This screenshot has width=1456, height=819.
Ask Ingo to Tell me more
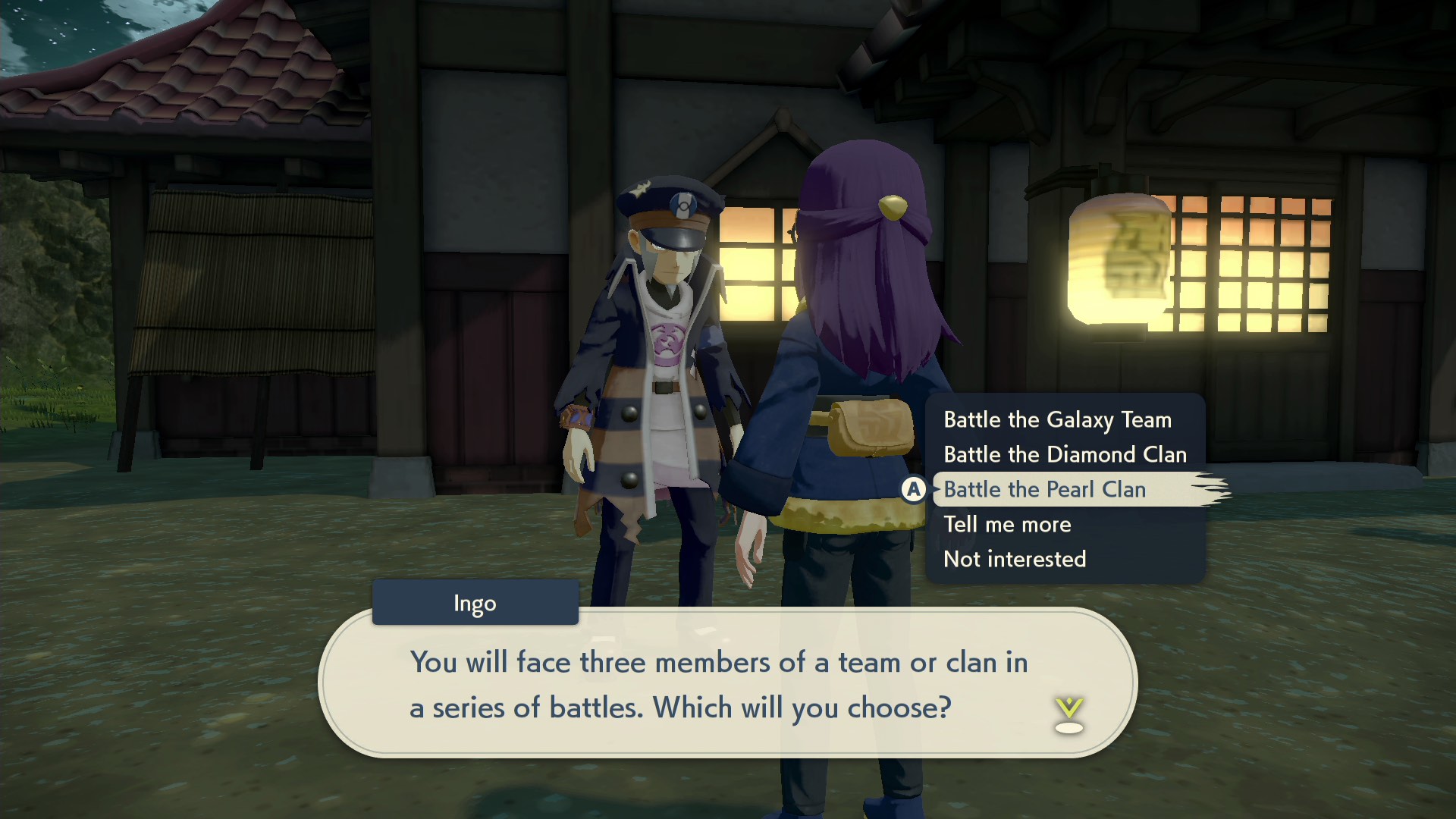[1007, 524]
